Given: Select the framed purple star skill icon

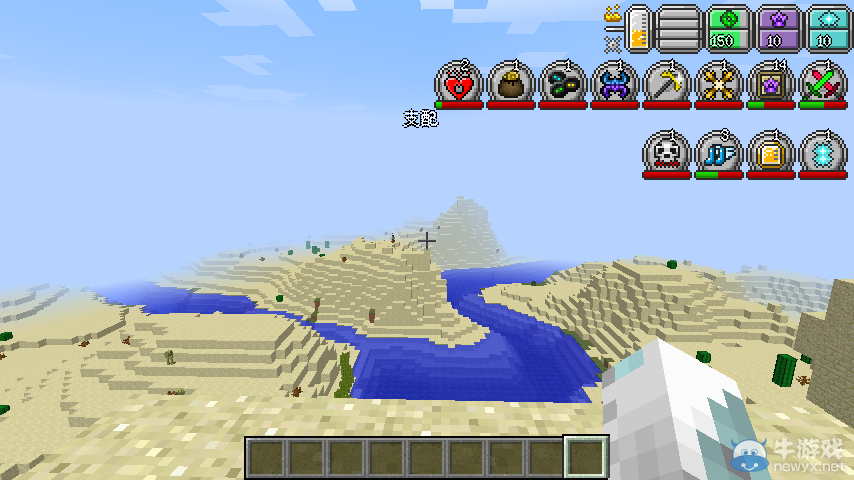Looking at the screenshot, I should (771, 83).
